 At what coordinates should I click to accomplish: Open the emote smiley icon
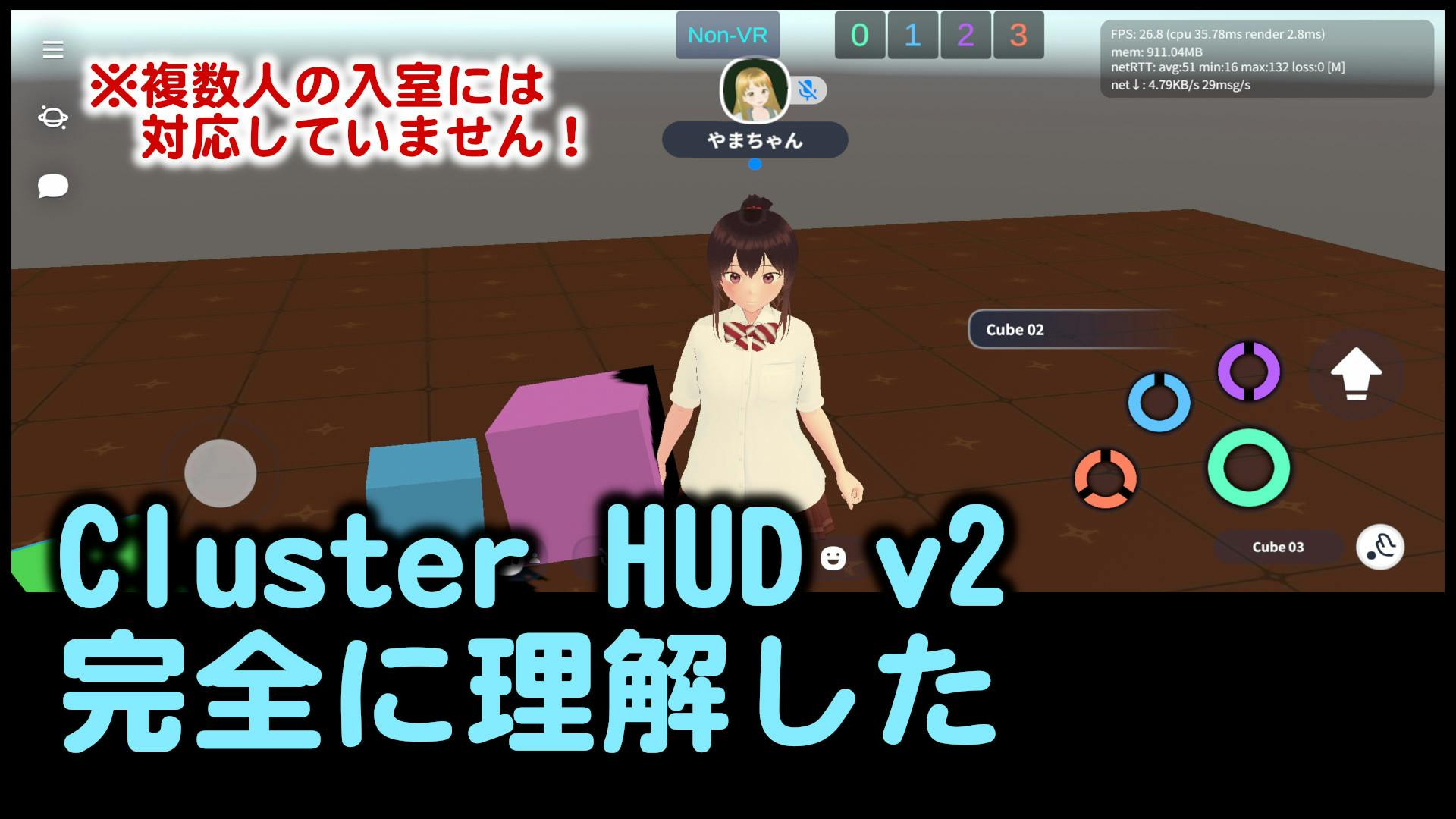[832, 560]
